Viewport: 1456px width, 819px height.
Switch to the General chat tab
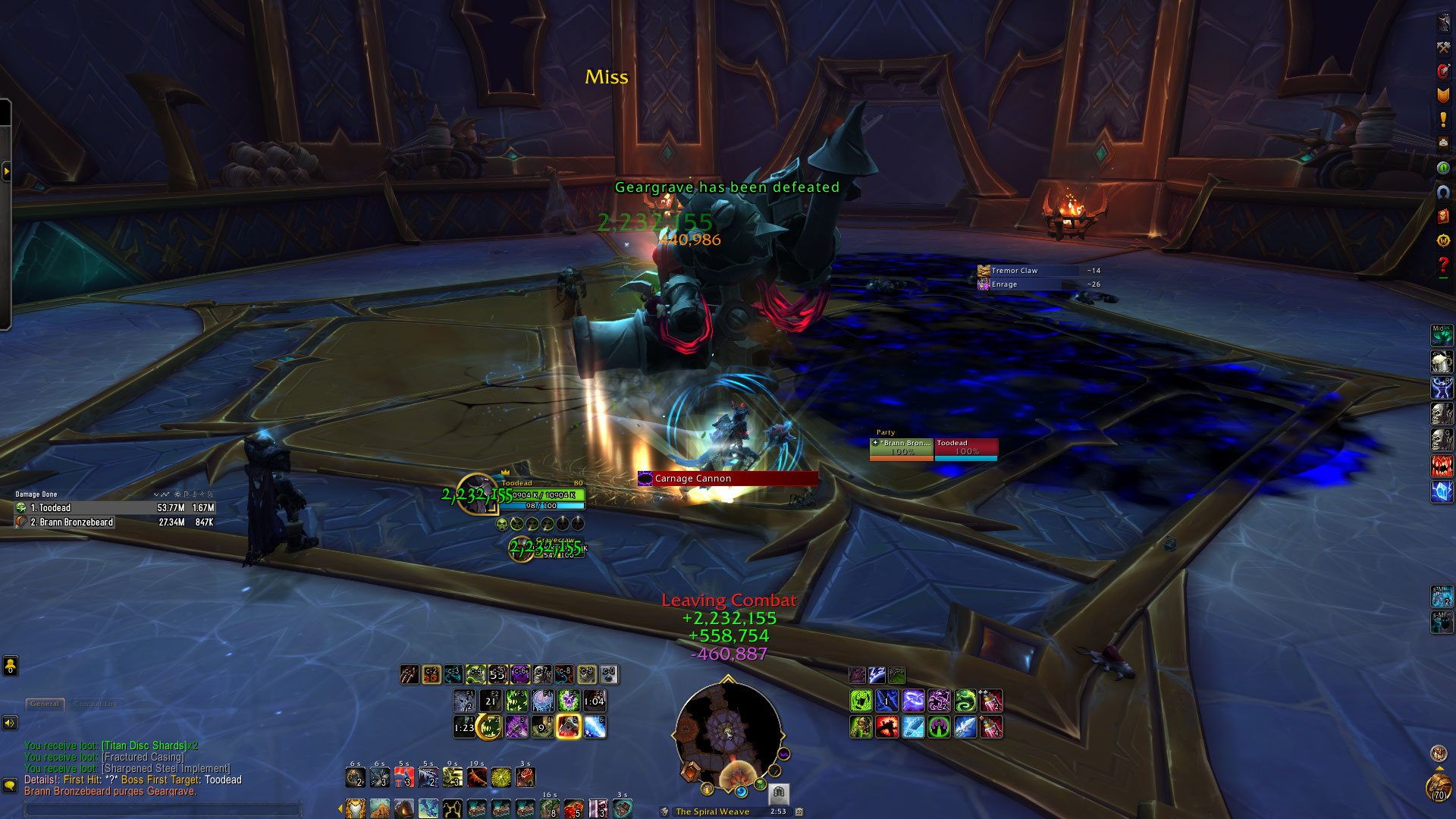[x=45, y=704]
